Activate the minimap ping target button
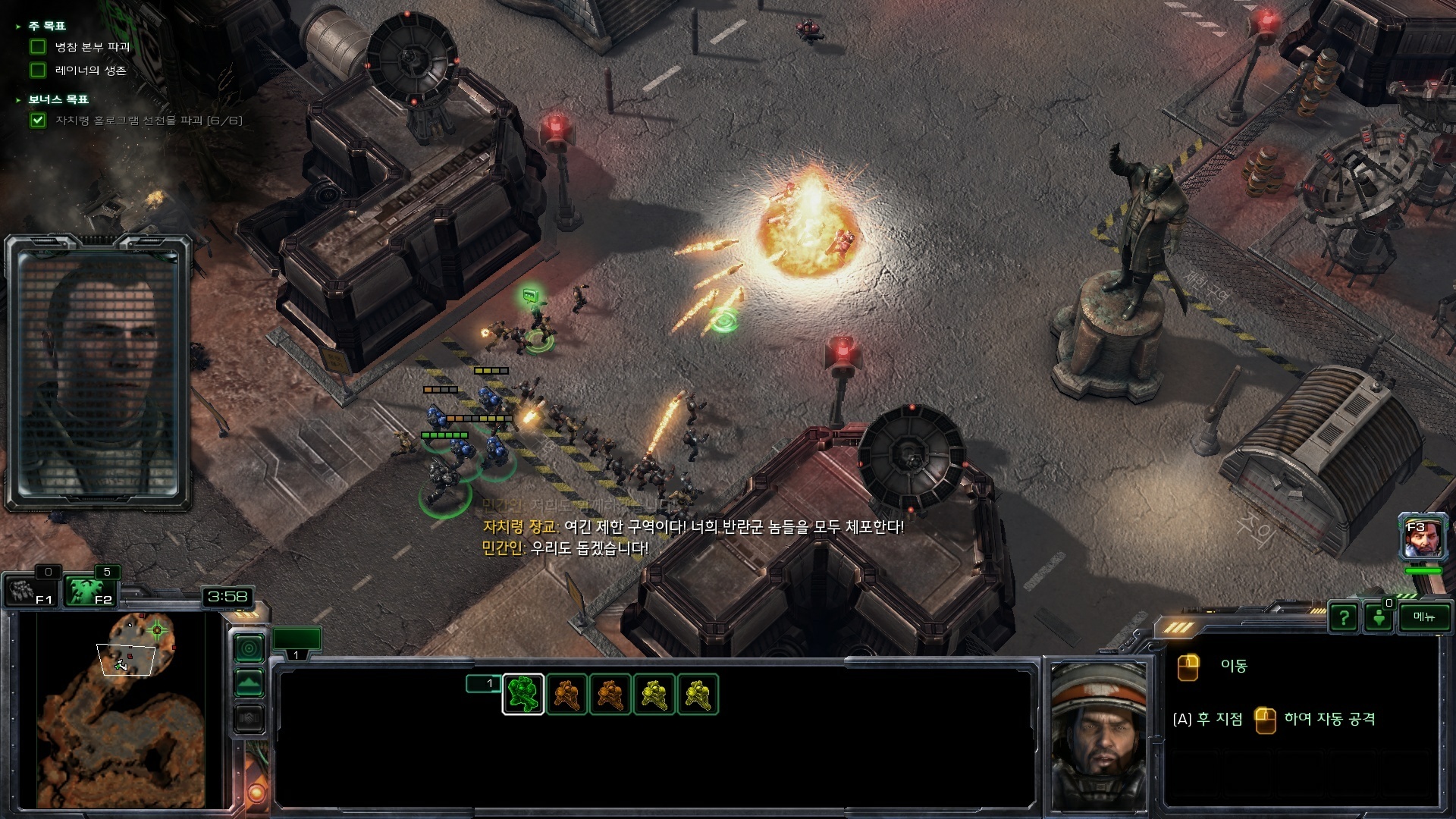Image resolution: width=1456 pixels, height=819 pixels. (x=249, y=648)
